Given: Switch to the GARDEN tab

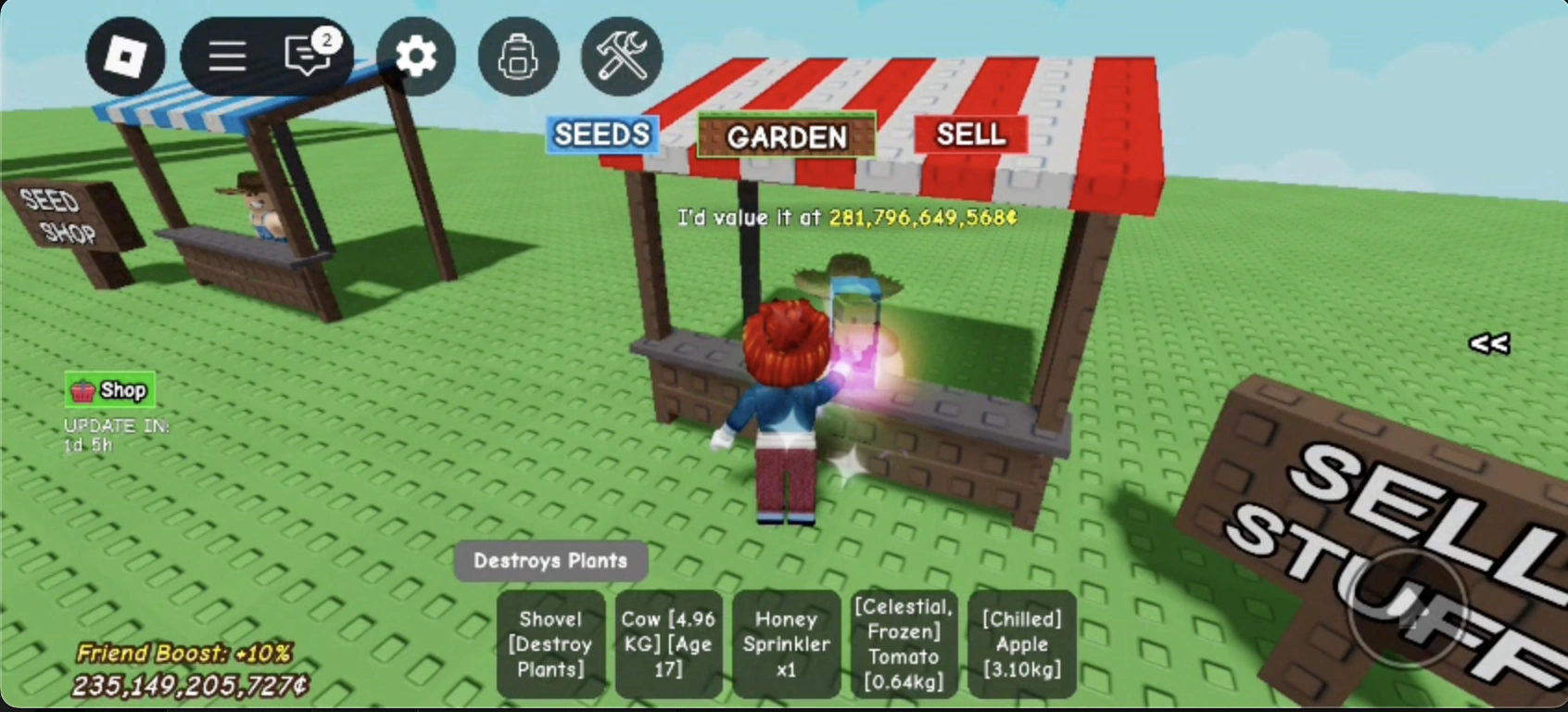Looking at the screenshot, I should pos(787,138).
